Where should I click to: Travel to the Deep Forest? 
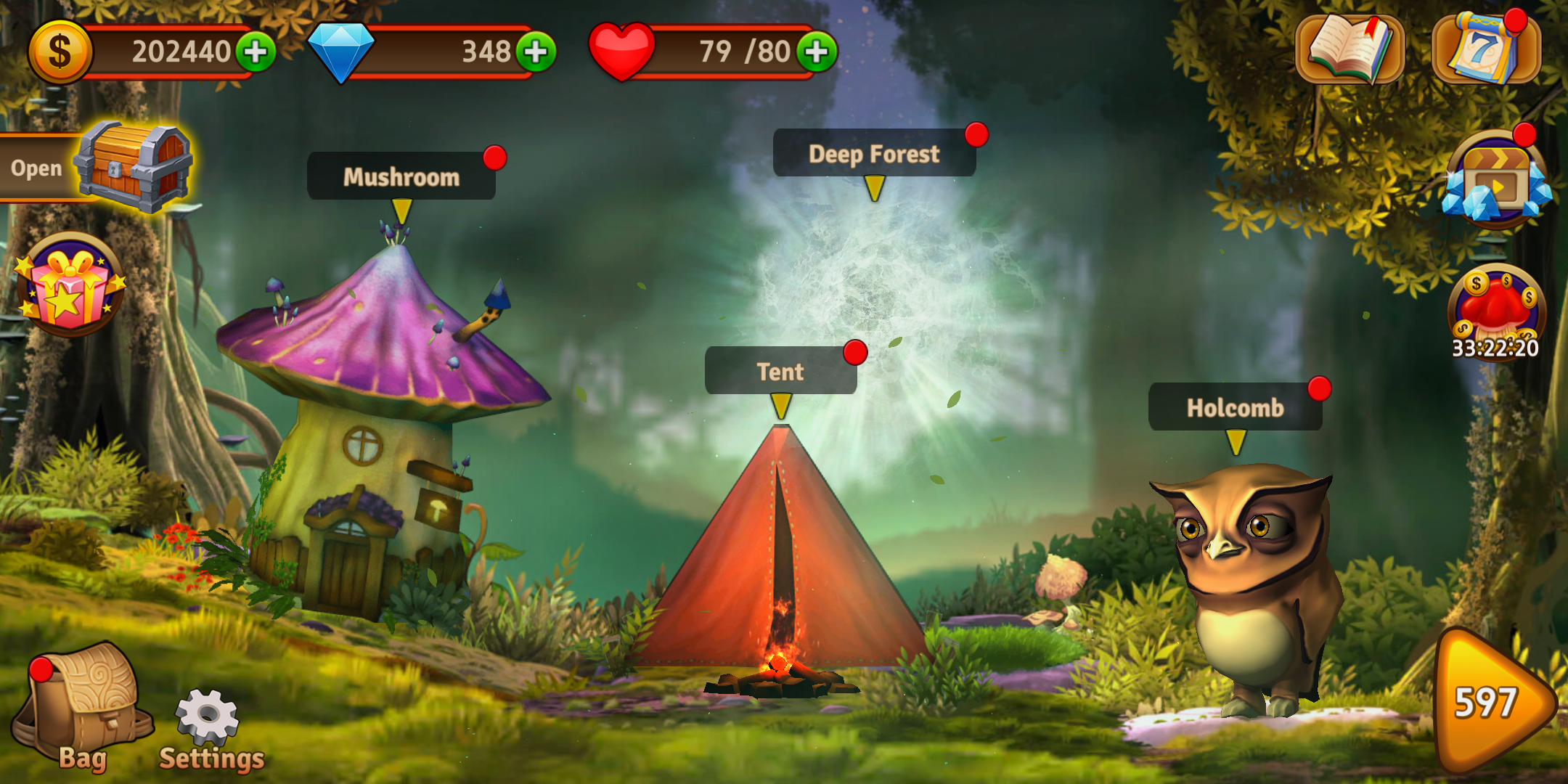(x=874, y=154)
